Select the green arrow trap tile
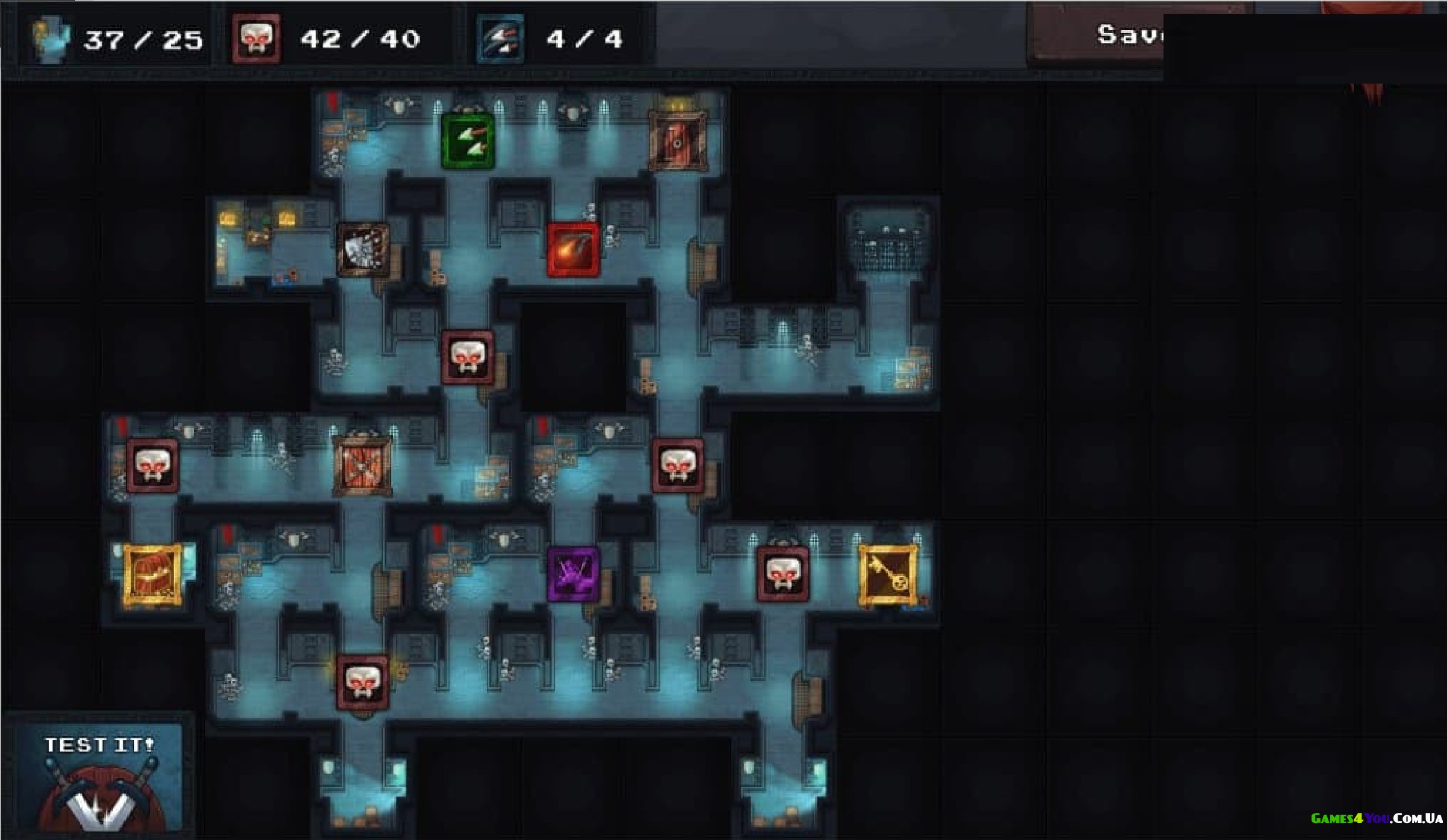Screen dimensions: 1447x840 (468, 141)
